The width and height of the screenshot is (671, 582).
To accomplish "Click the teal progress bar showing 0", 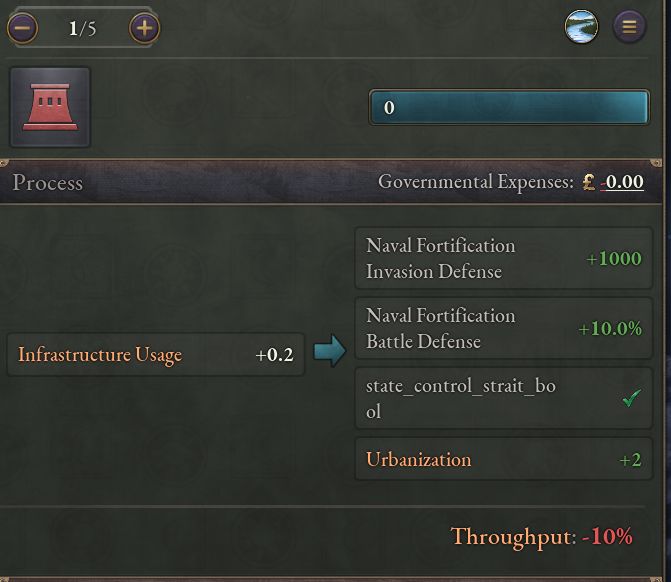I will click(509, 108).
